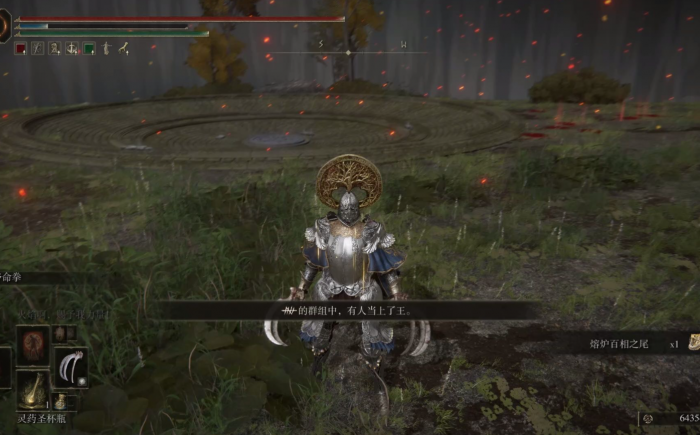Click the green square status effect icon
700x435 pixels.
[89, 47]
